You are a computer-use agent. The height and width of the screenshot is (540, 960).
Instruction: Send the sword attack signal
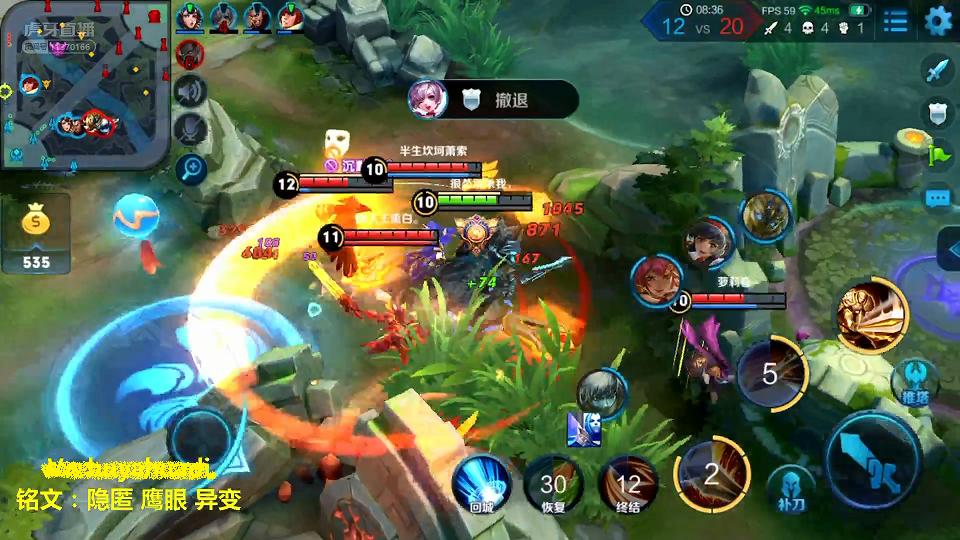(937, 70)
